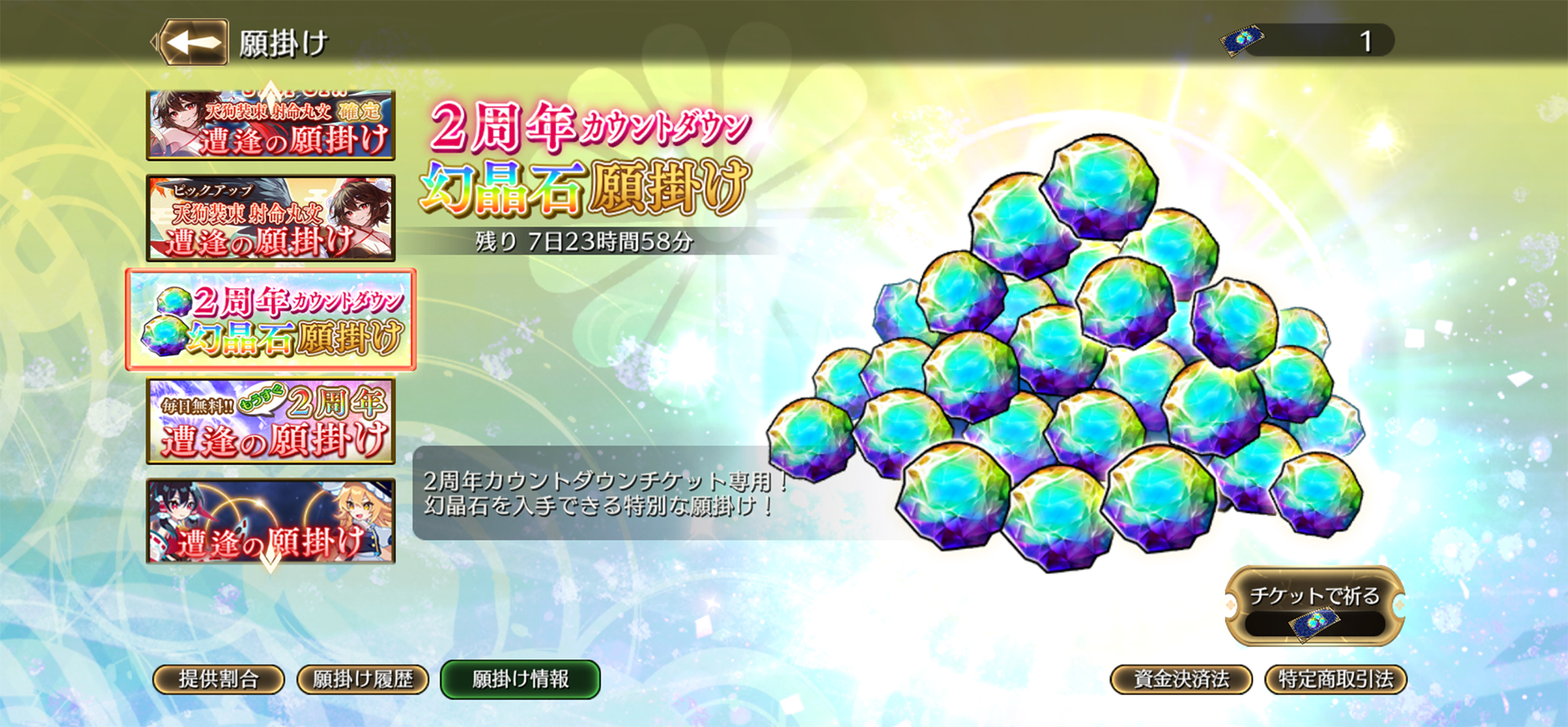This screenshot has height=727, width=1568.
Task: Click the topmost 天狗装束 遭逢の願掛け banner
Action: click(x=272, y=124)
